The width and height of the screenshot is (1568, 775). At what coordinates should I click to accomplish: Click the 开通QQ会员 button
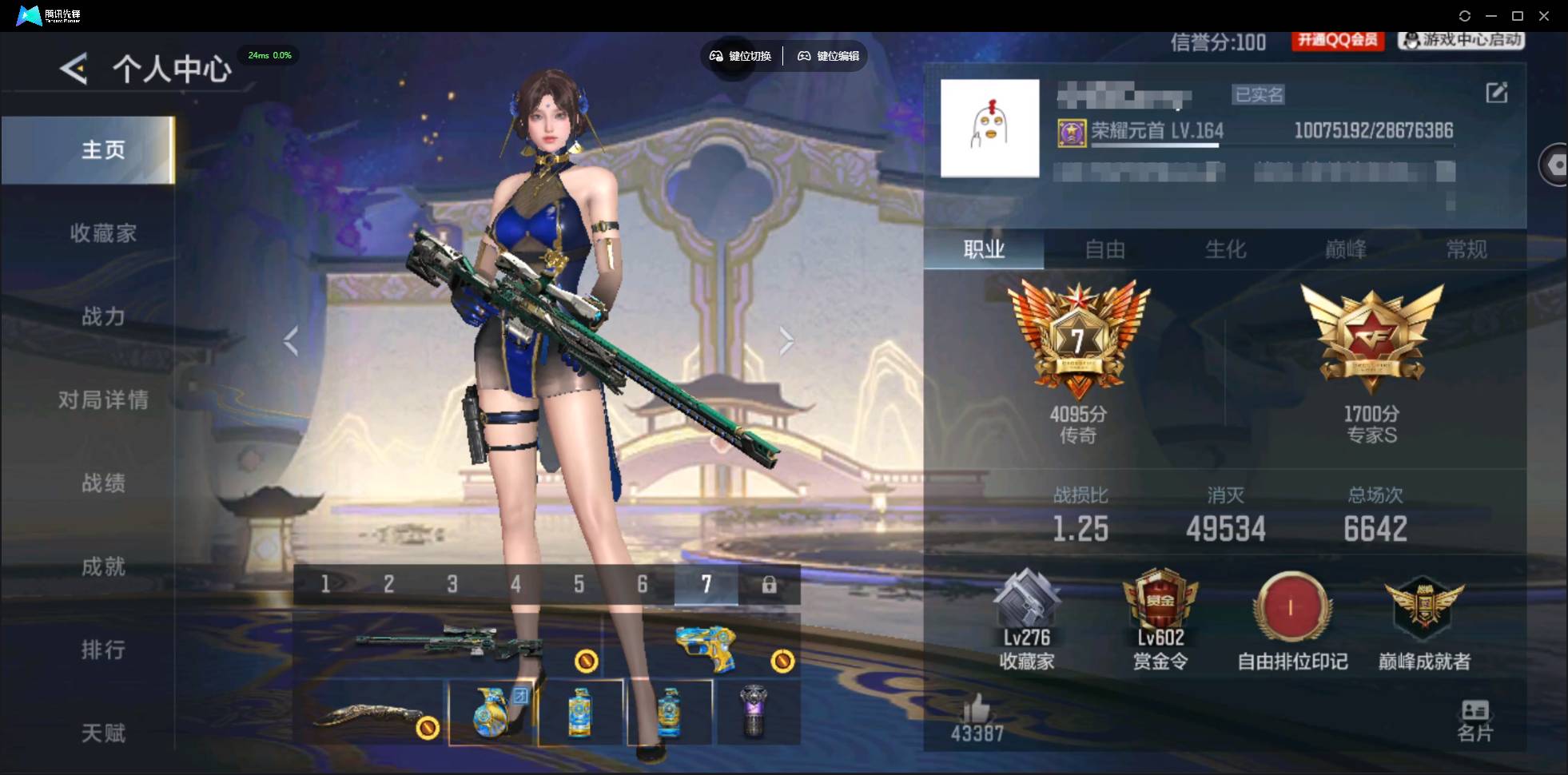[x=1338, y=42]
